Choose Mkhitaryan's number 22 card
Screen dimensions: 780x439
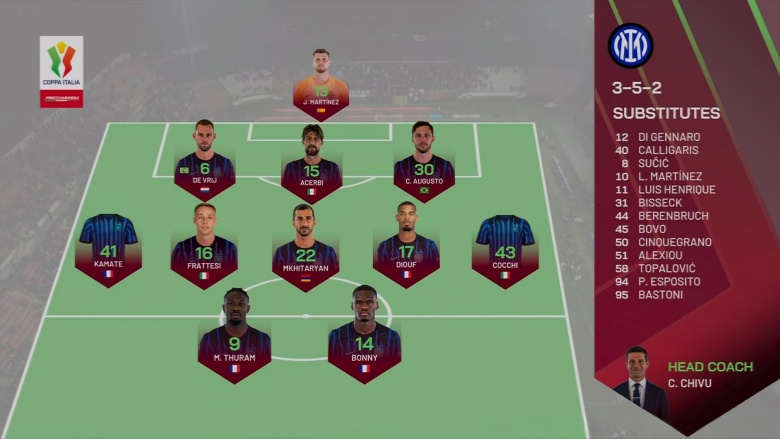click(305, 252)
